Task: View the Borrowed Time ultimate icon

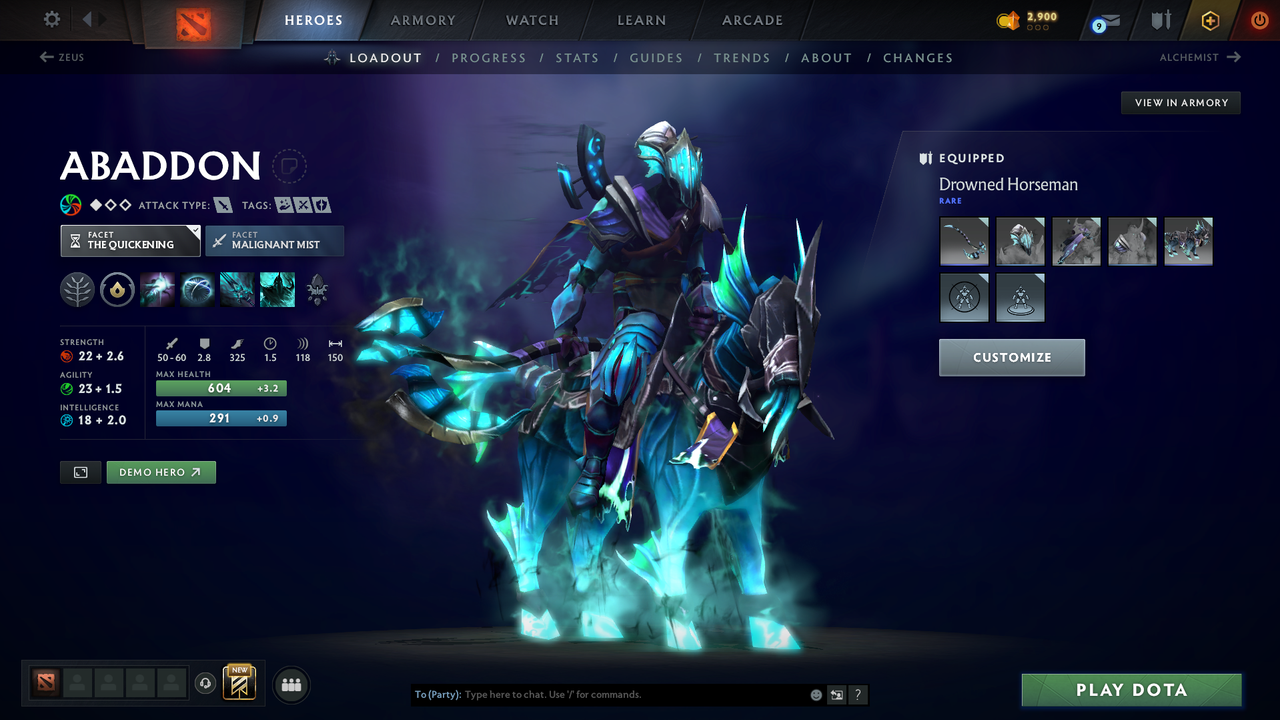Action: click(x=277, y=289)
